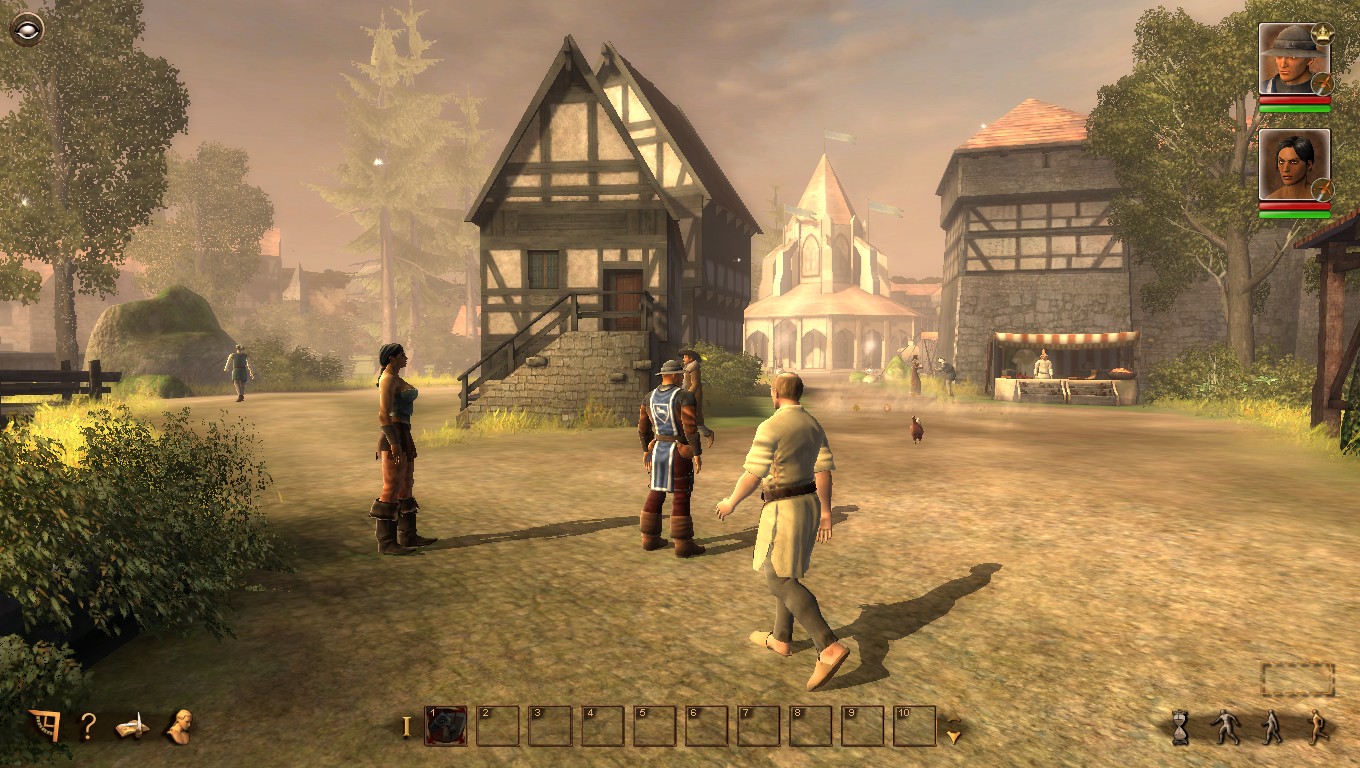Screen dimensions: 1360x768
Task: Toggle the hotbar set marked I
Action: (x=406, y=727)
